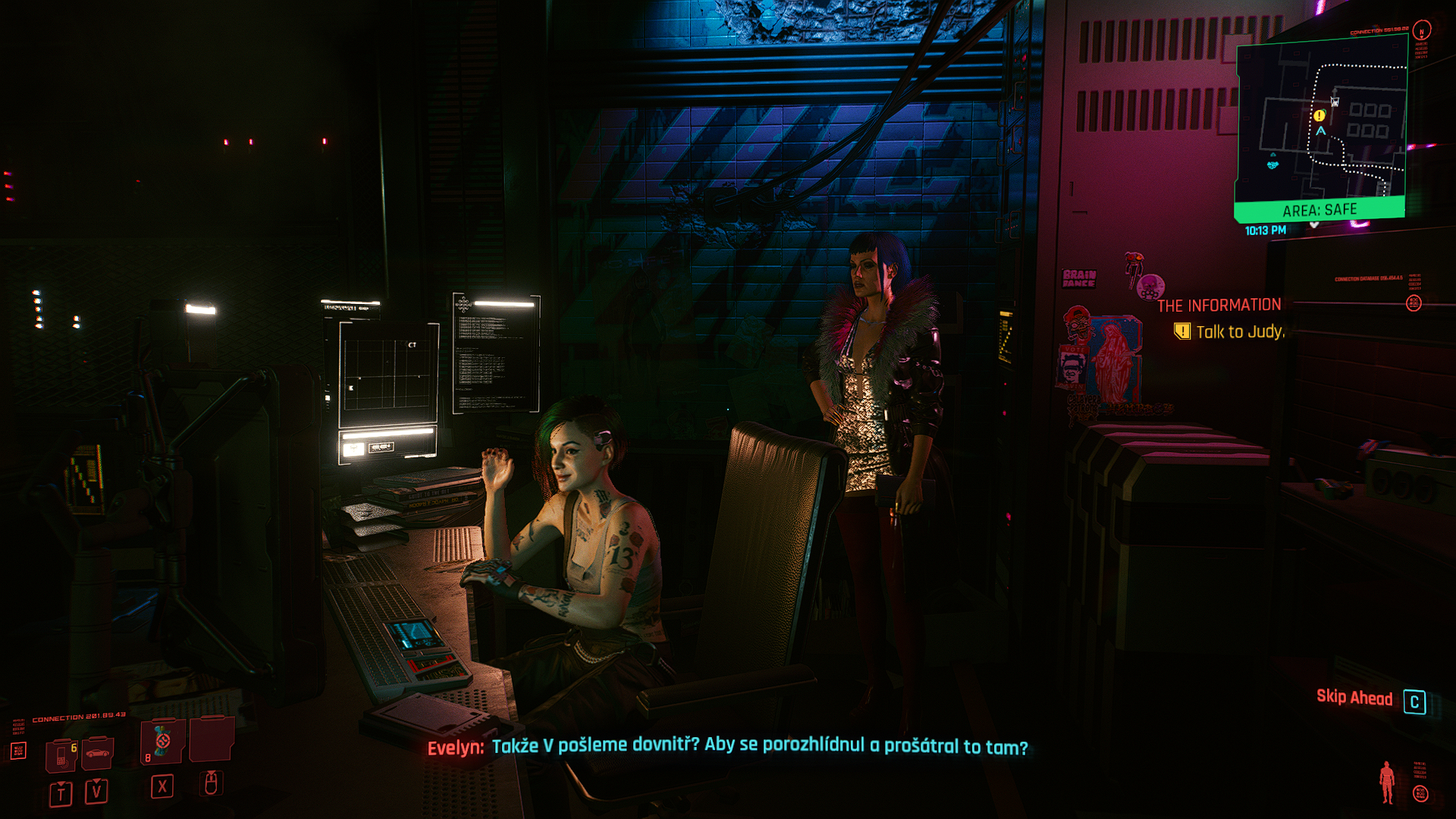Use the health inhaler consumable slot
Image resolution: width=1456 pixels, height=819 pixels.
tap(162, 741)
